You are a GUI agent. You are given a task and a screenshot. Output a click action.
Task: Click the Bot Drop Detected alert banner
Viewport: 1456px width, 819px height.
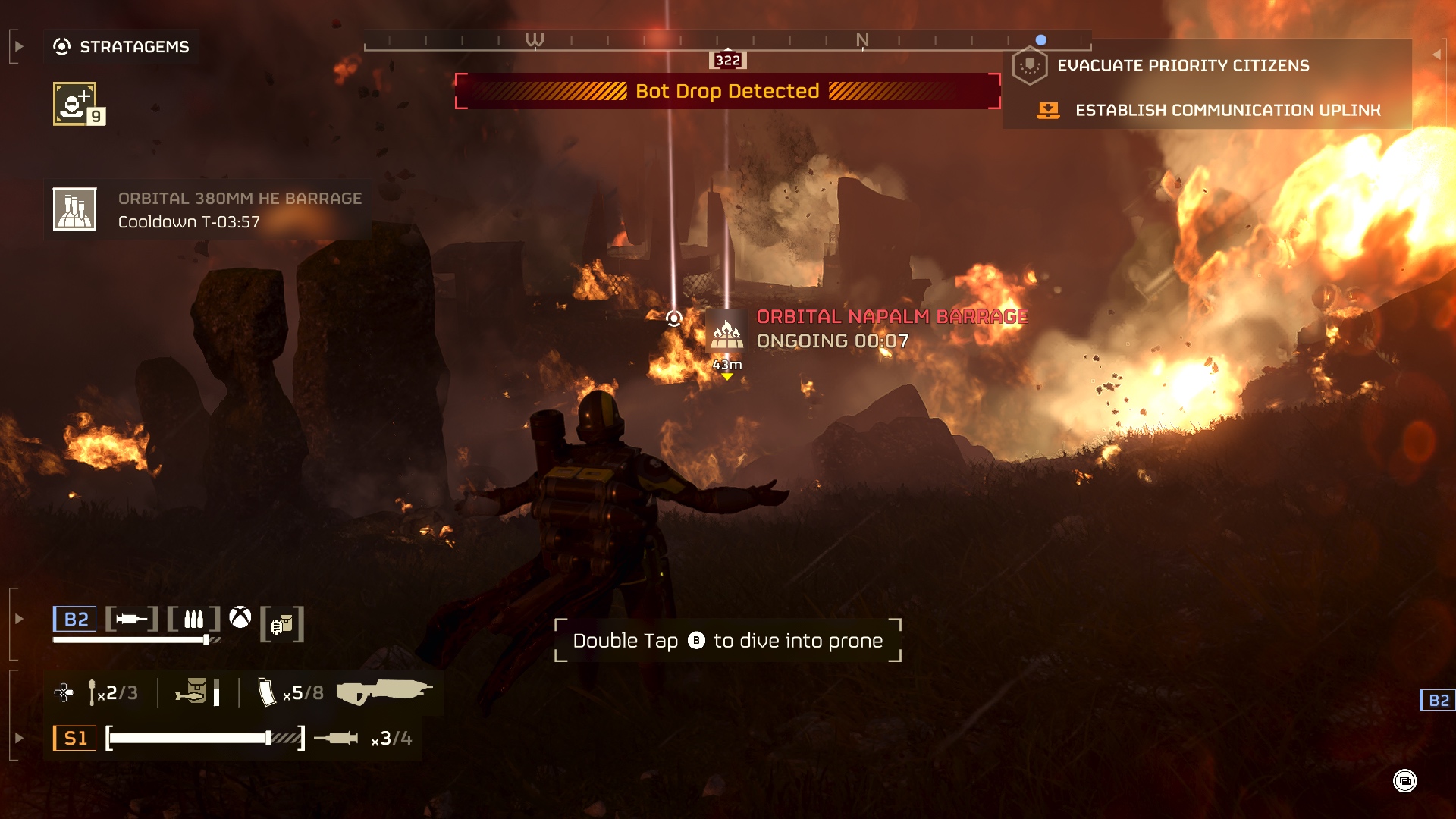point(726,92)
